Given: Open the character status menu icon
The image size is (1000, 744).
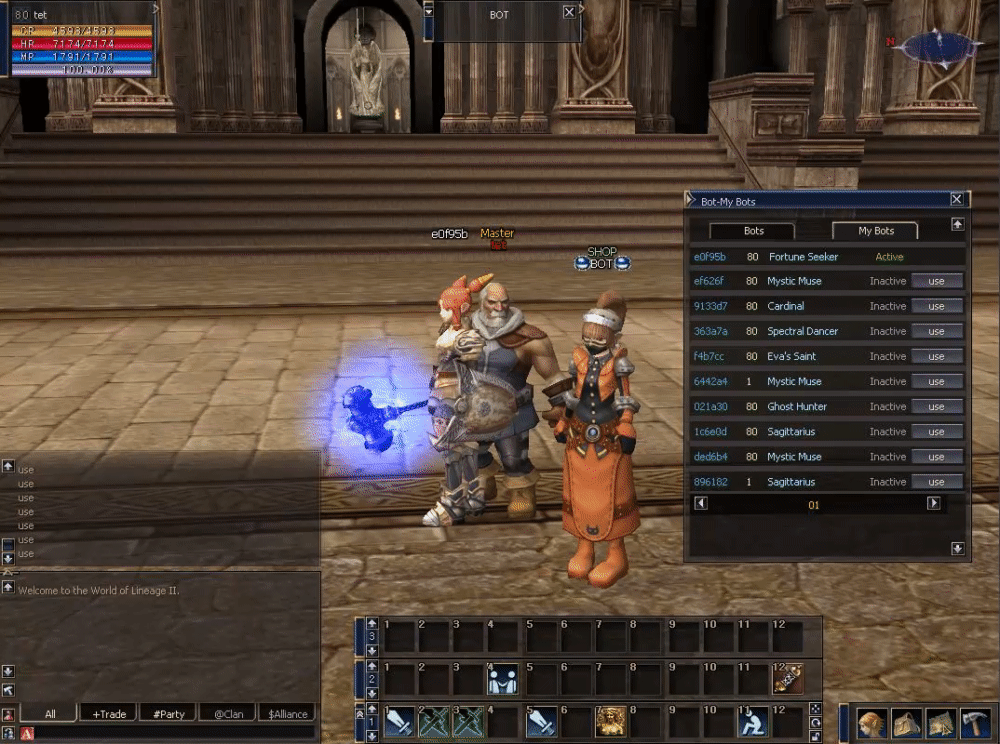Looking at the screenshot, I should pos(873,723).
